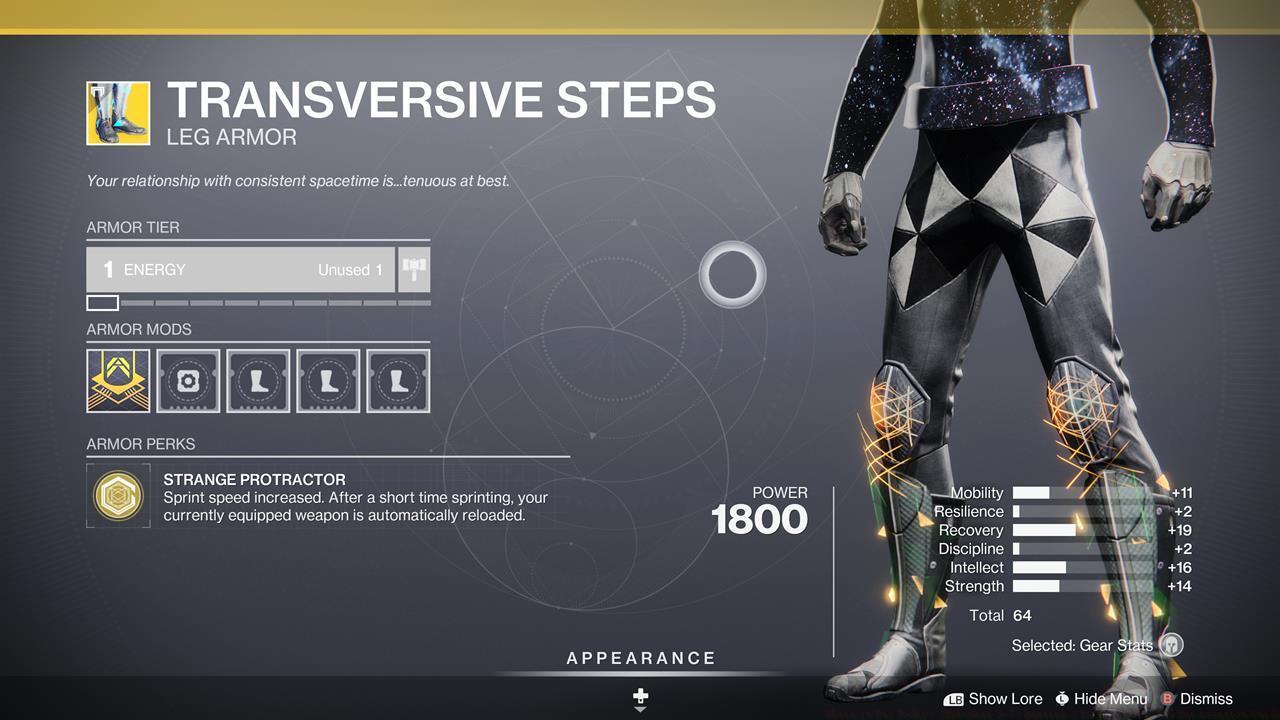
Task: Click the second locked leg mod slot
Action: click(327, 380)
